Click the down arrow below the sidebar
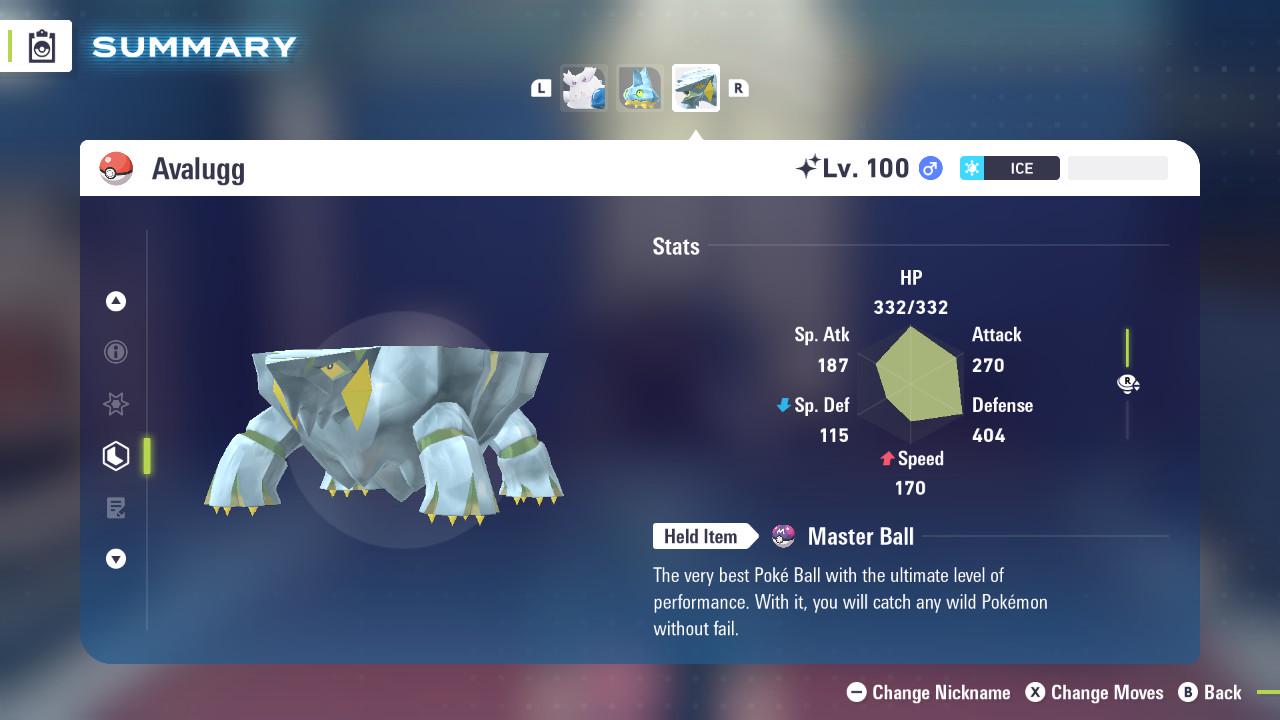Screen dimensions: 1280x720 point(116,559)
